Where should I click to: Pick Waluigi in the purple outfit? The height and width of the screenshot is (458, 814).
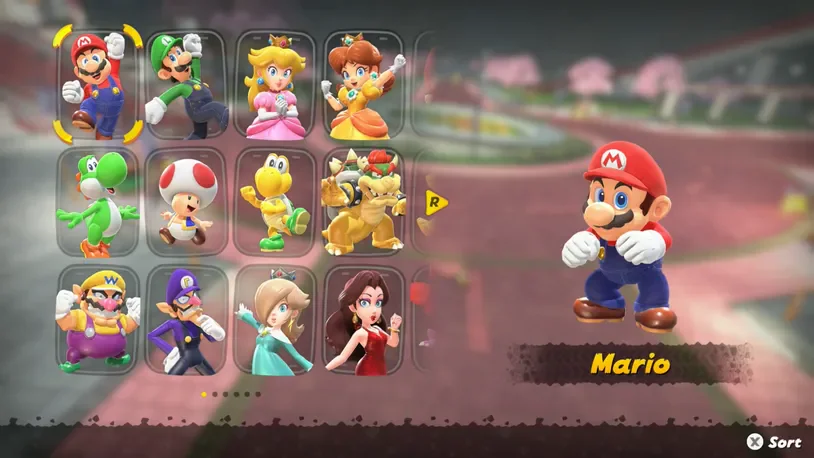point(187,320)
